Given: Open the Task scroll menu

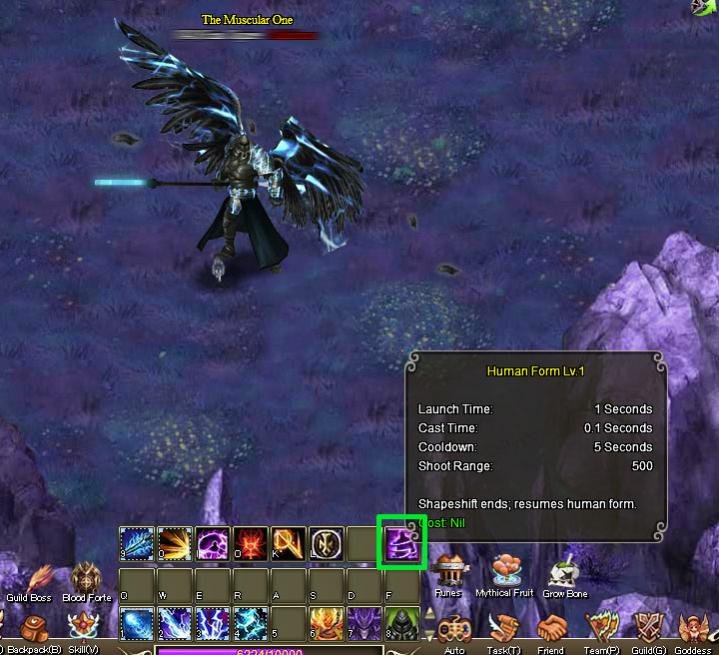Looking at the screenshot, I should pos(501,630).
